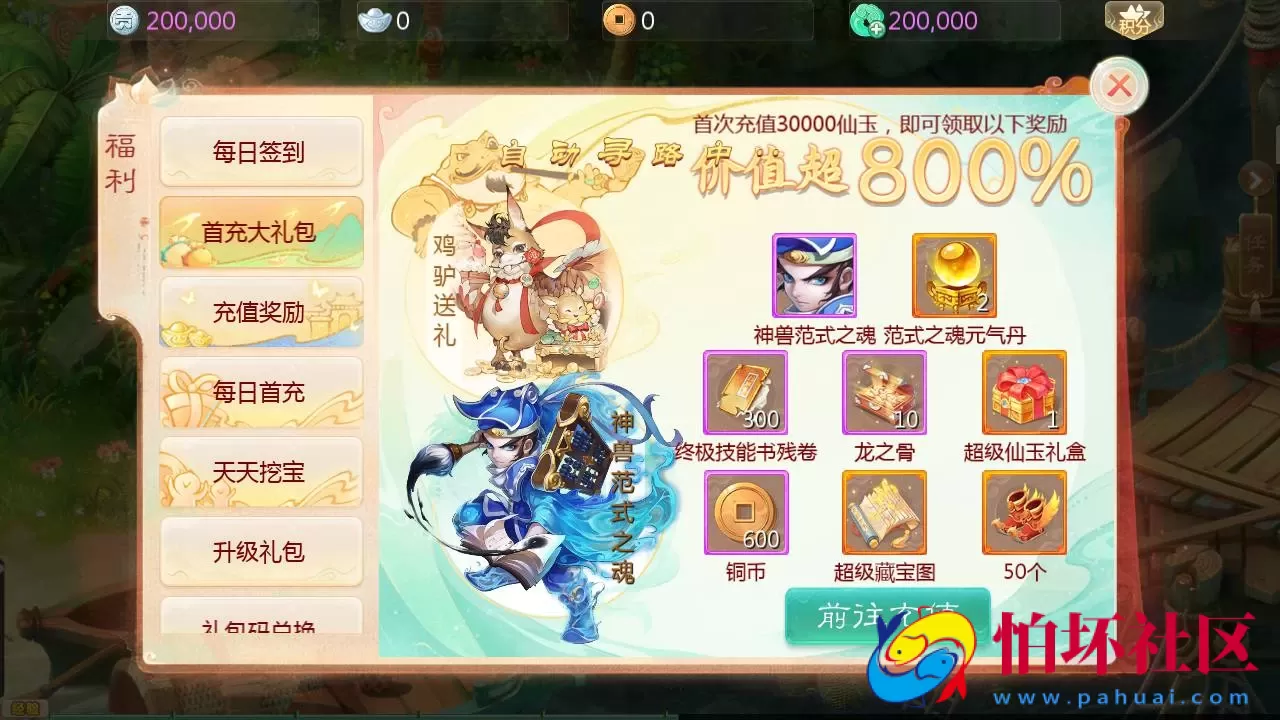Click the 铜币 copper coin icon
The width and height of the screenshot is (1280, 720).
pos(746,512)
